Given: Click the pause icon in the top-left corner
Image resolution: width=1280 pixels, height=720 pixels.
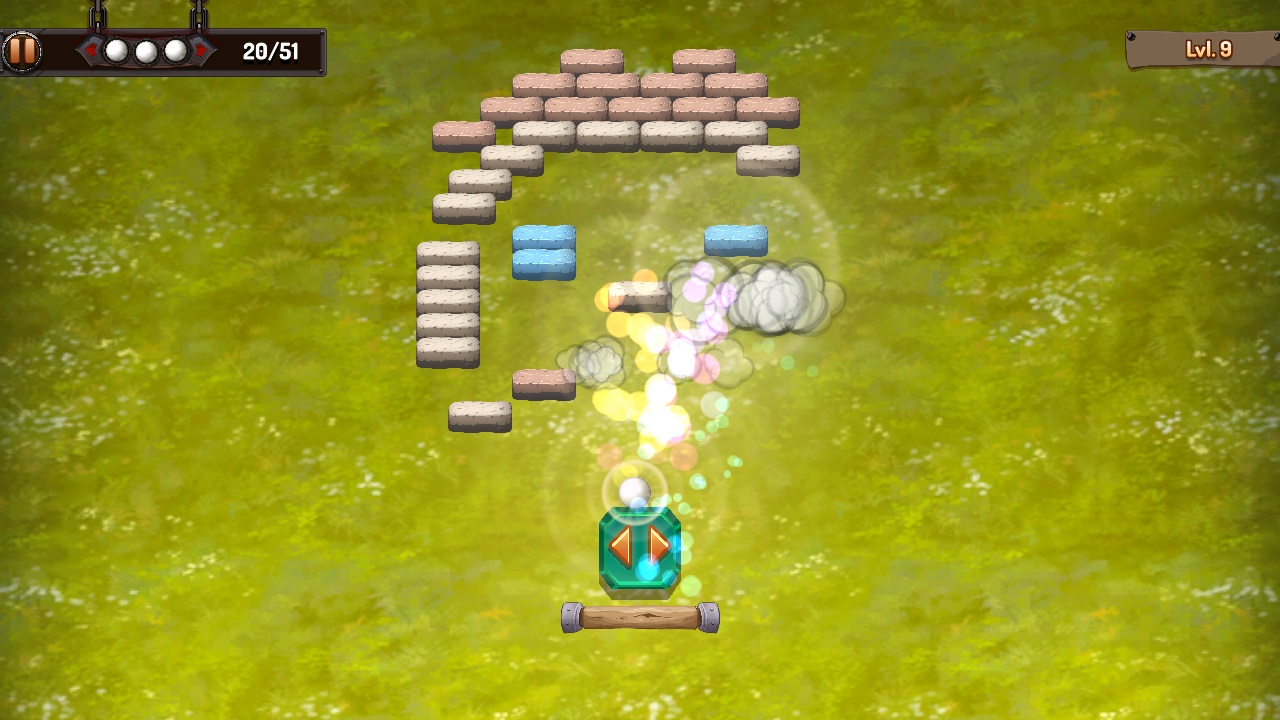Looking at the screenshot, I should point(22,49).
